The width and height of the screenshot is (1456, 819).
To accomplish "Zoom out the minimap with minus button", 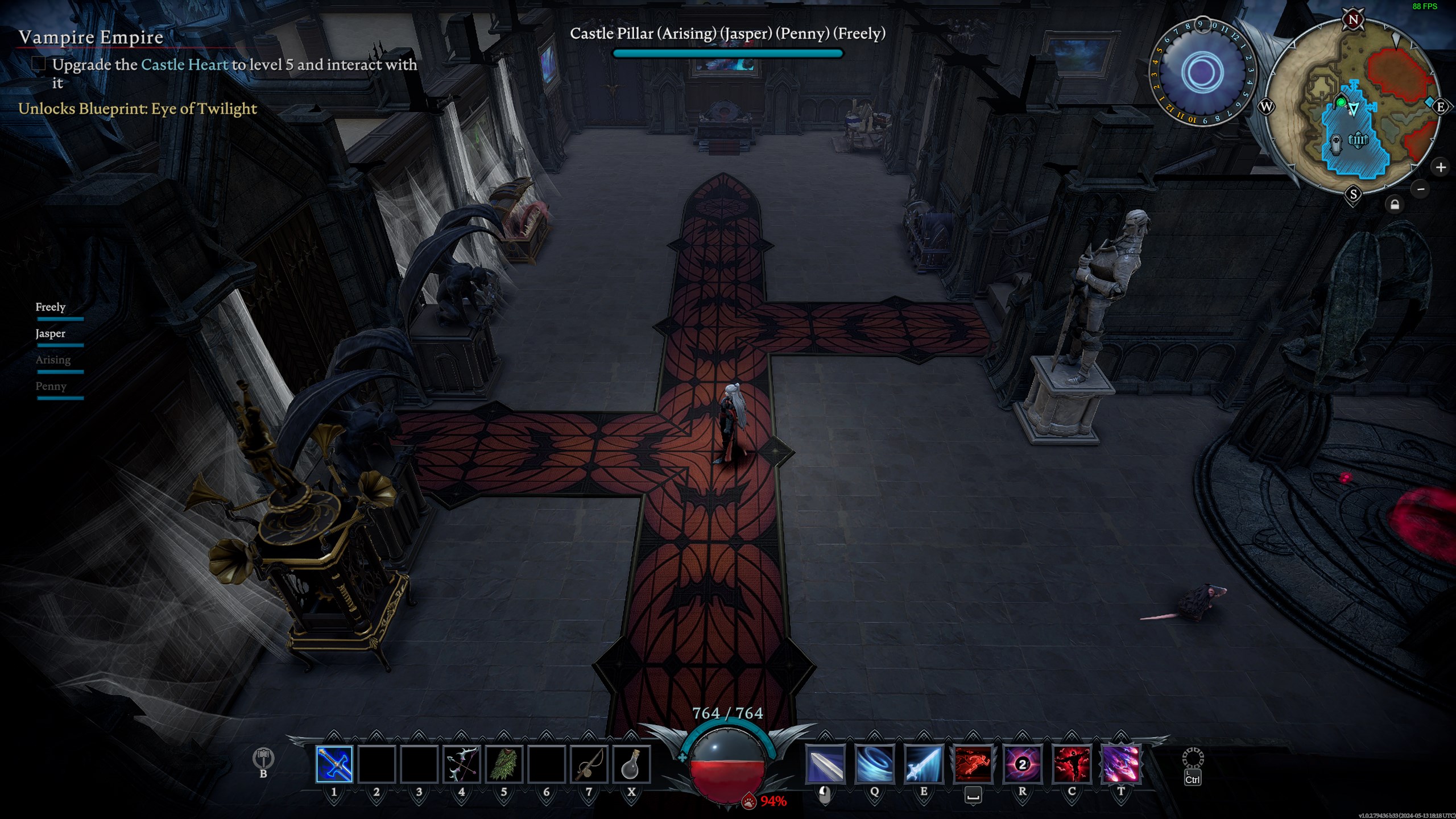I will (1421, 189).
